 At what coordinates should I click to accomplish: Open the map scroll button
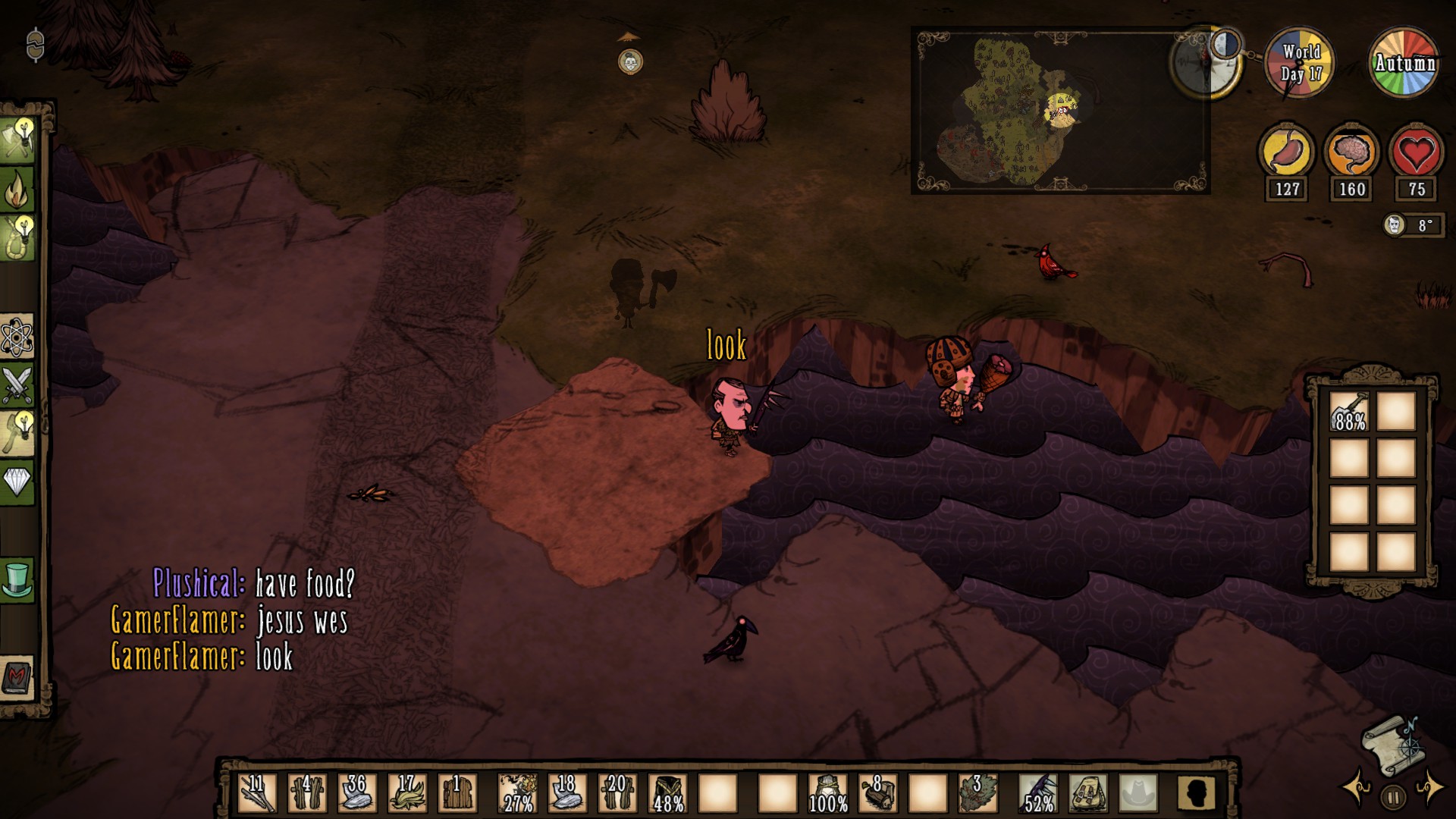coord(1392,745)
